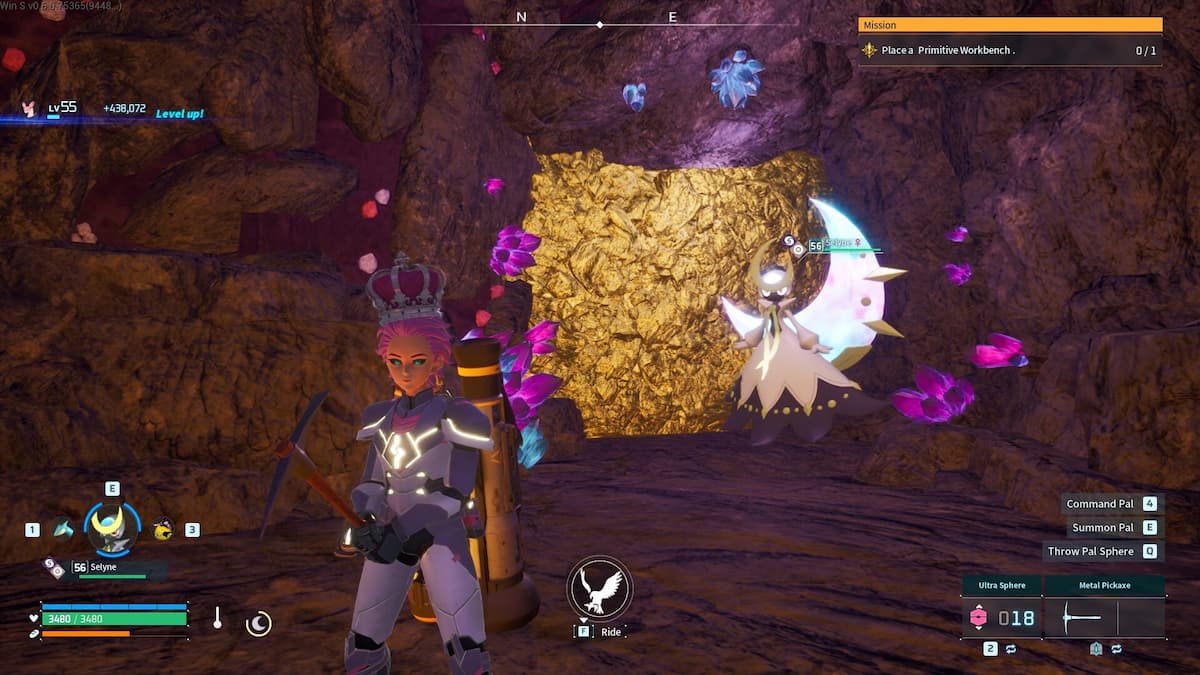The height and width of the screenshot is (675, 1200).
Task: Click the crescent moon night indicator
Action: click(x=258, y=624)
